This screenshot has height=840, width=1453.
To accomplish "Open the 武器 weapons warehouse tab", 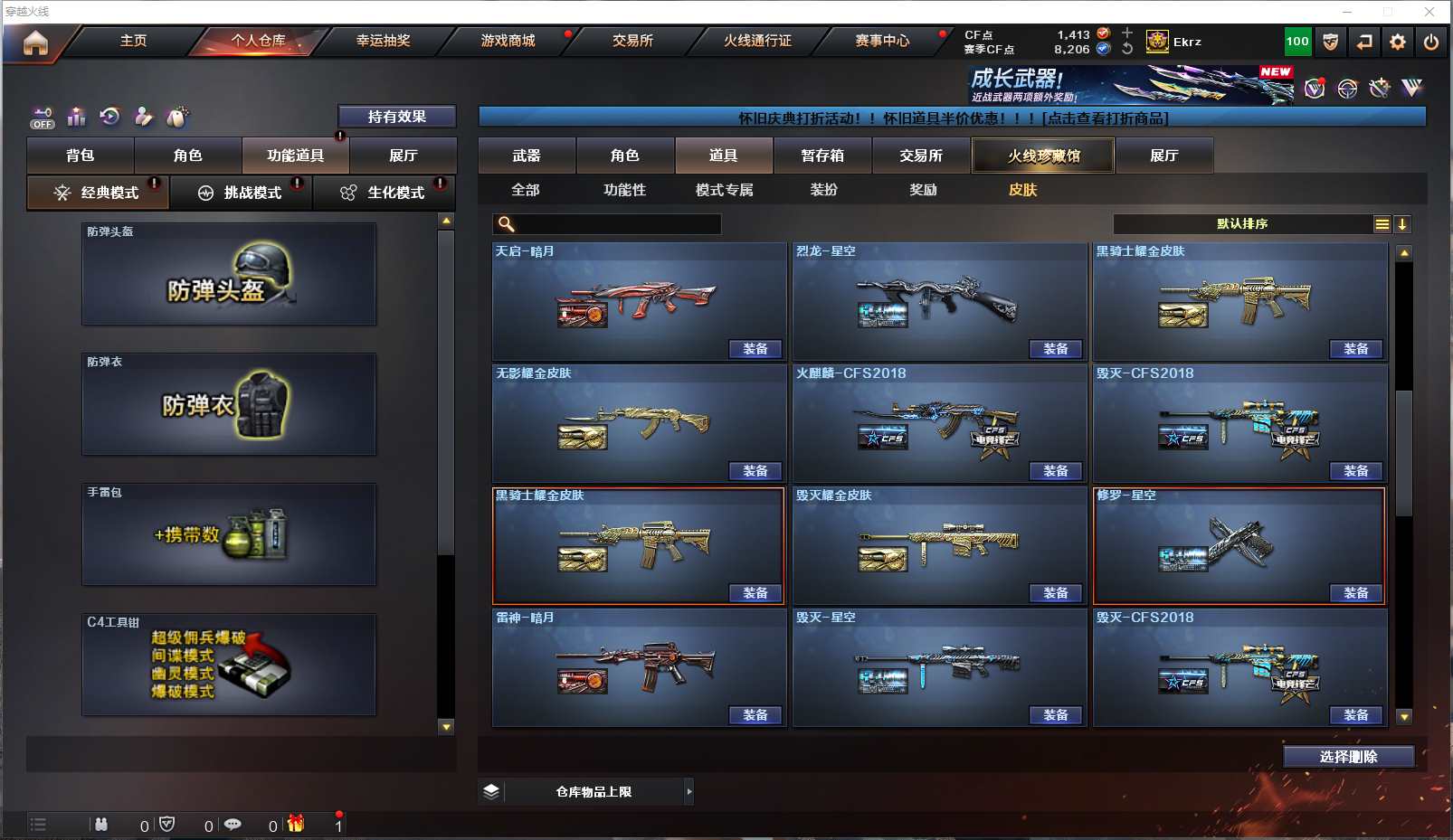I will (x=527, y=156).
